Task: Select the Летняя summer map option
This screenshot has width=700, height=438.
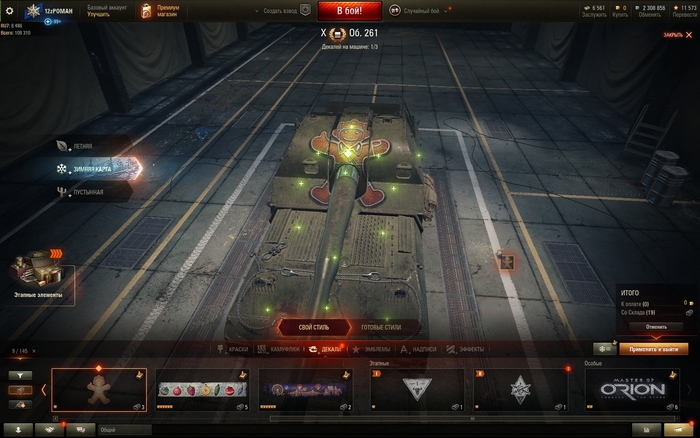Action: (x=85, y=146)
